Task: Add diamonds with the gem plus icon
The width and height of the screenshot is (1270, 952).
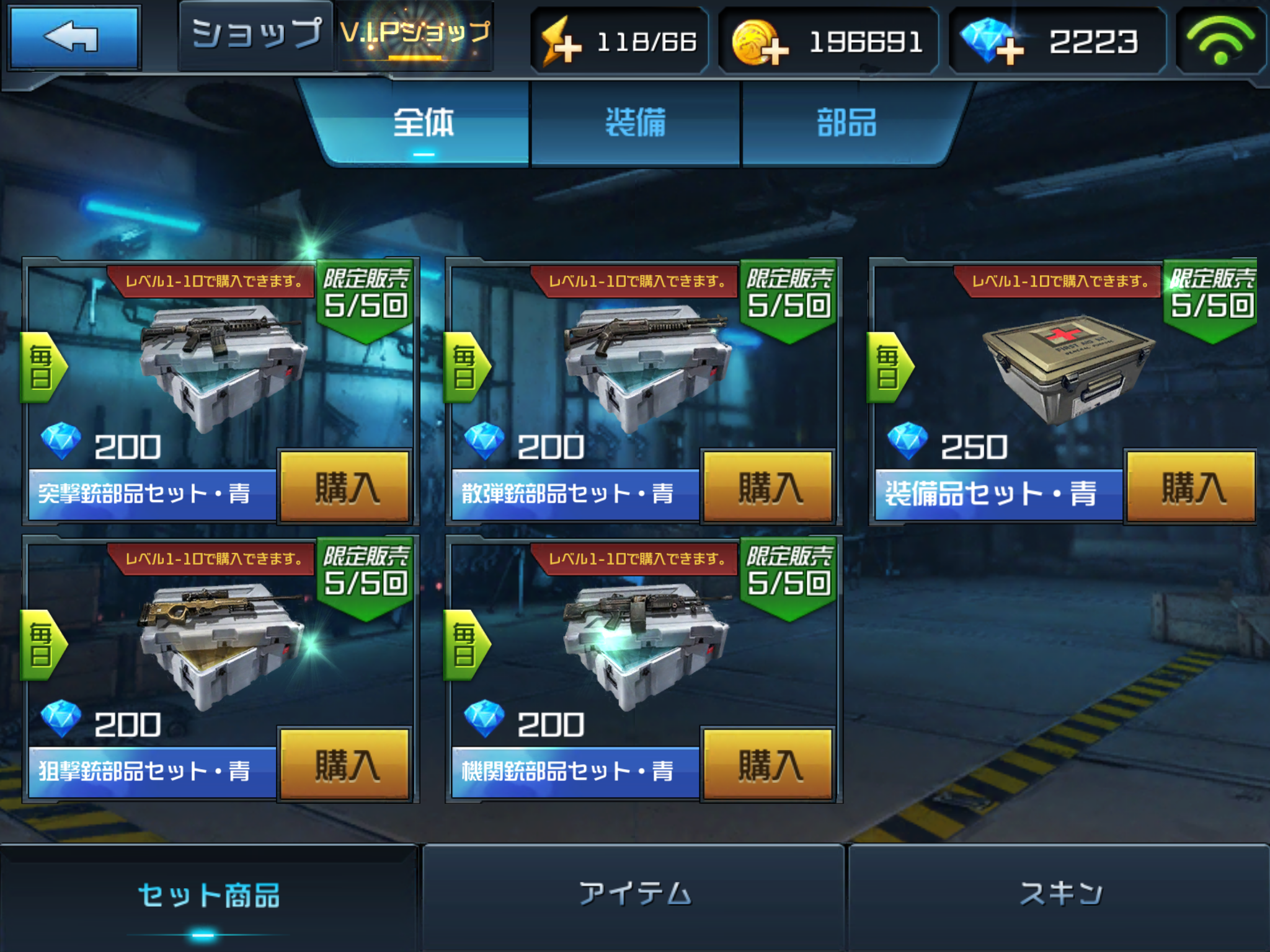Action: 992,42
